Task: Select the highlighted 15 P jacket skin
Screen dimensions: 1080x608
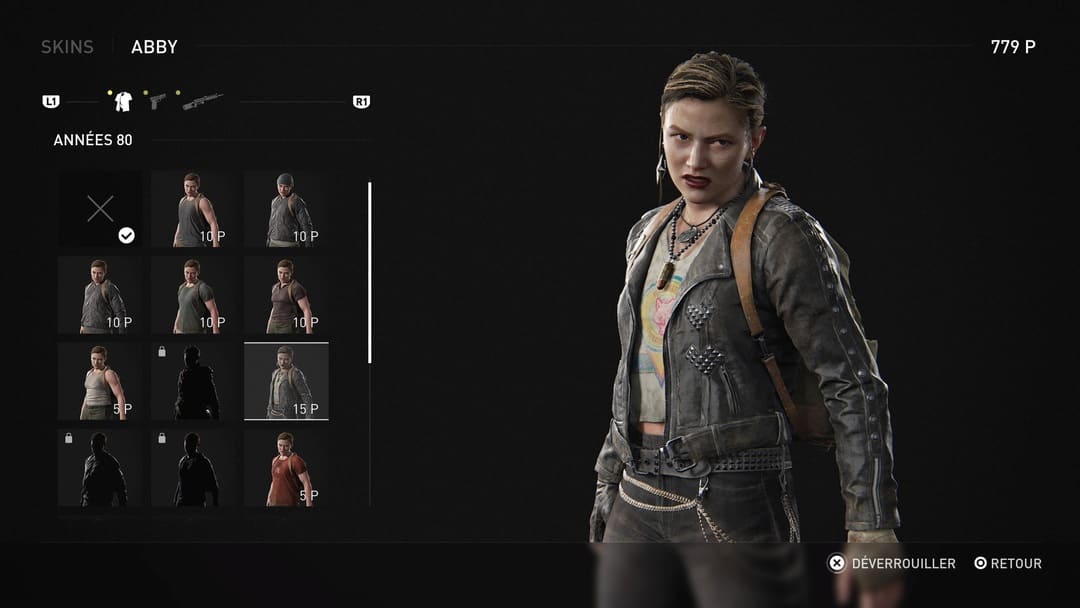Action: coord(286,381)
